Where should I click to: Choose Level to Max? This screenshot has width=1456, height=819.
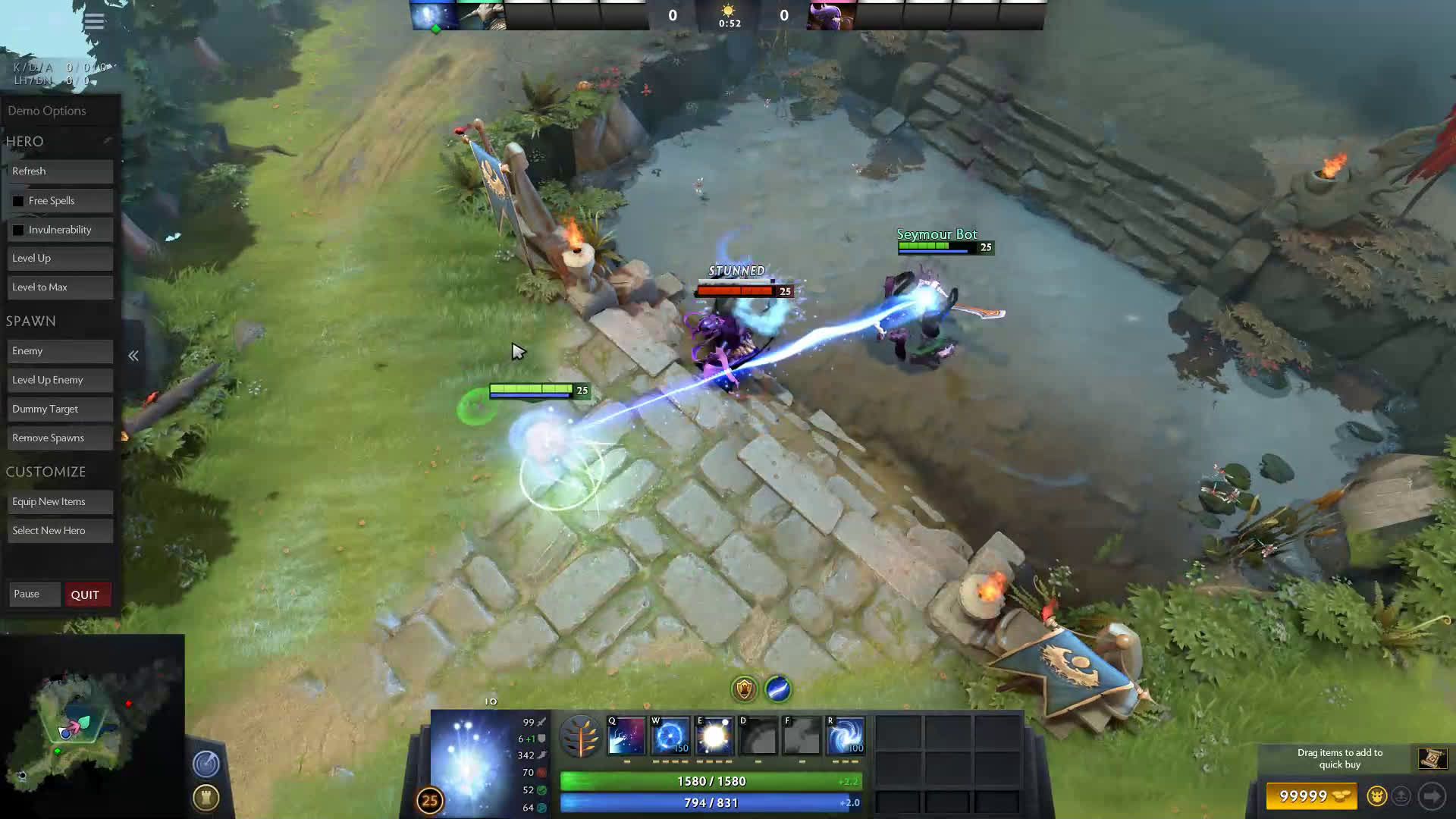[60, 287]
